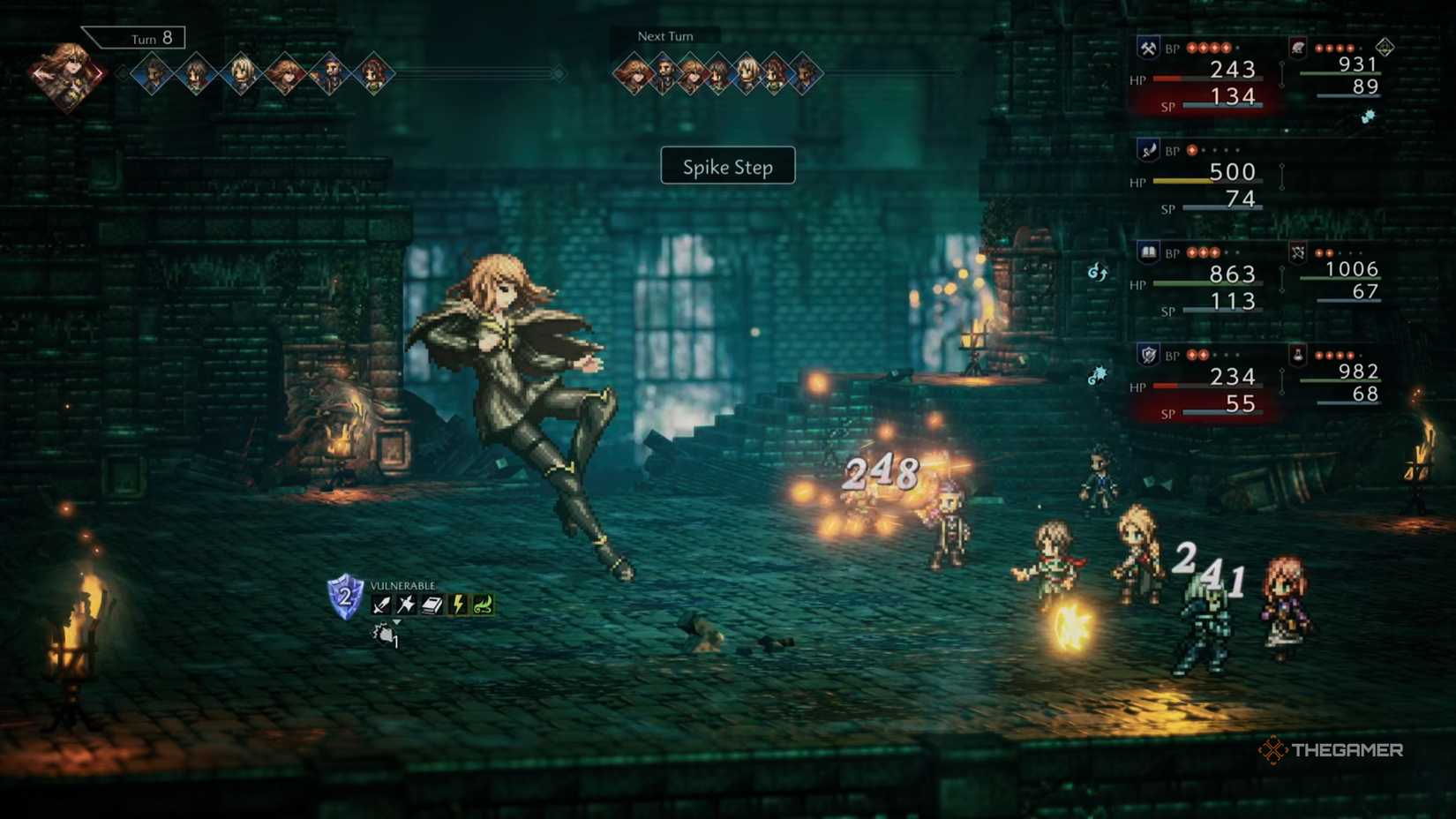
Task: Click the lightning weakness icon on the enemy
Action: tap(458, 605)
